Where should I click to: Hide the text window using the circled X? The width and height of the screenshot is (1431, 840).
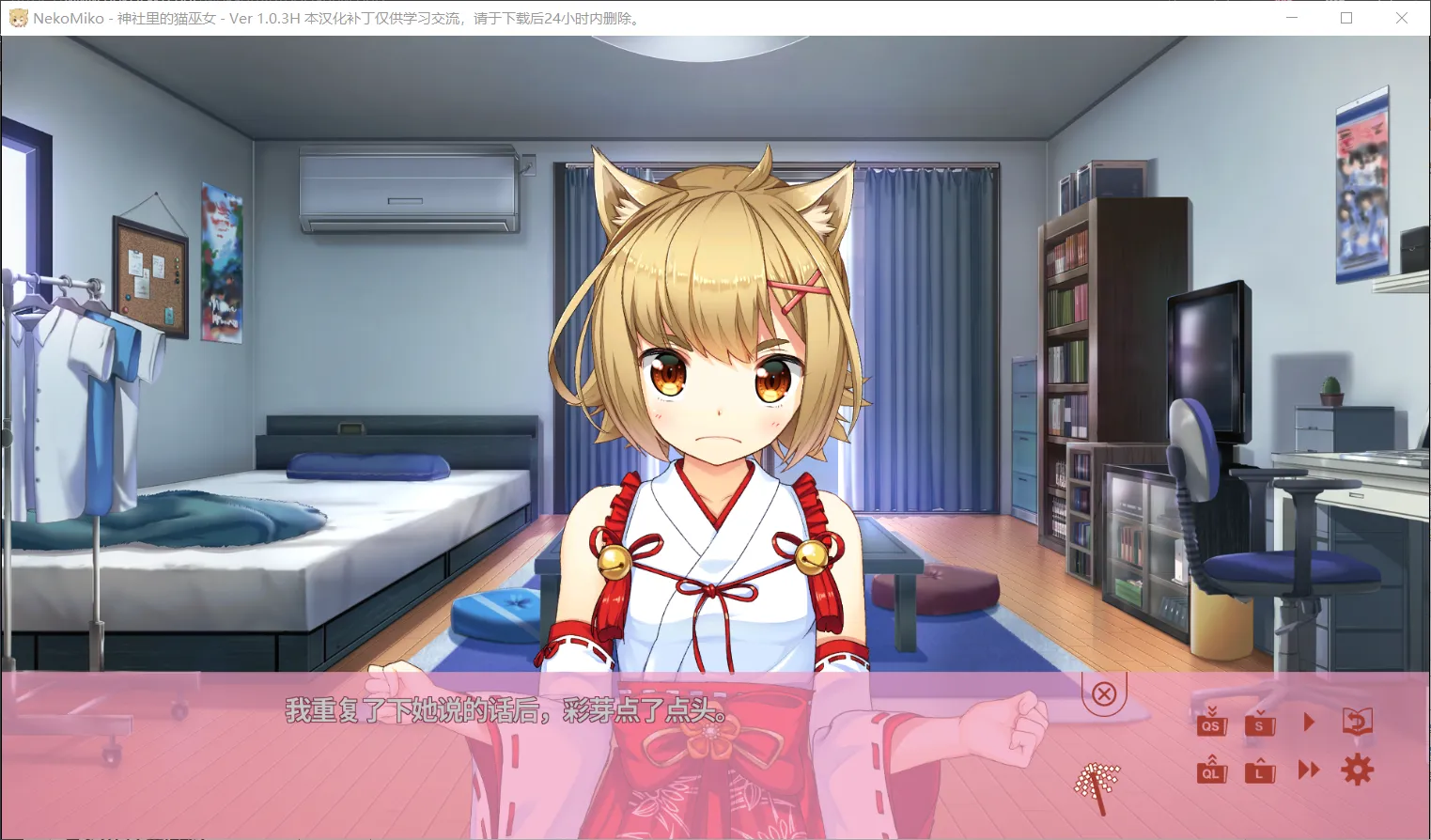point(1104,693)
